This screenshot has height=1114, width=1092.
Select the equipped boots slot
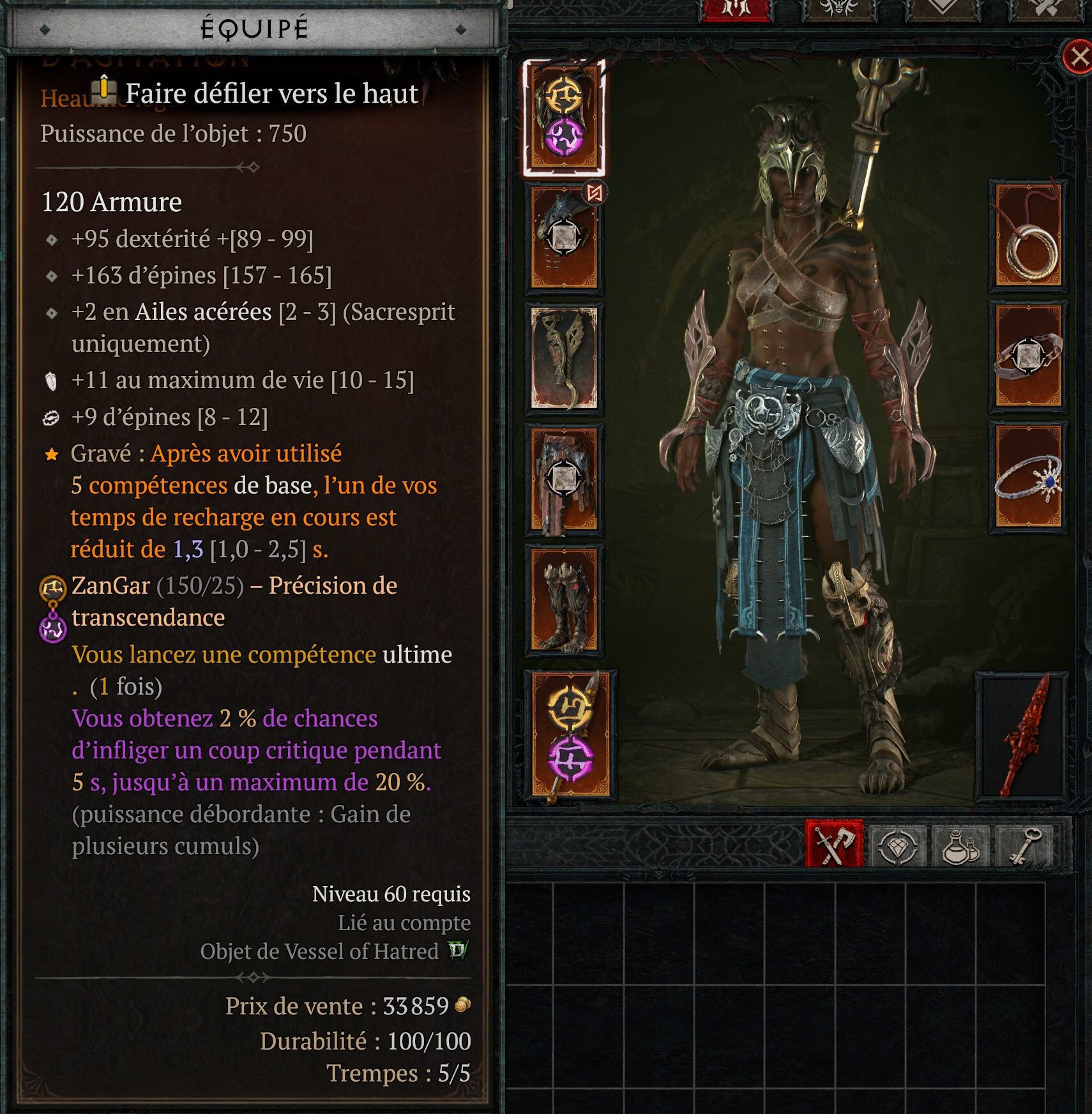pos(565,600)
